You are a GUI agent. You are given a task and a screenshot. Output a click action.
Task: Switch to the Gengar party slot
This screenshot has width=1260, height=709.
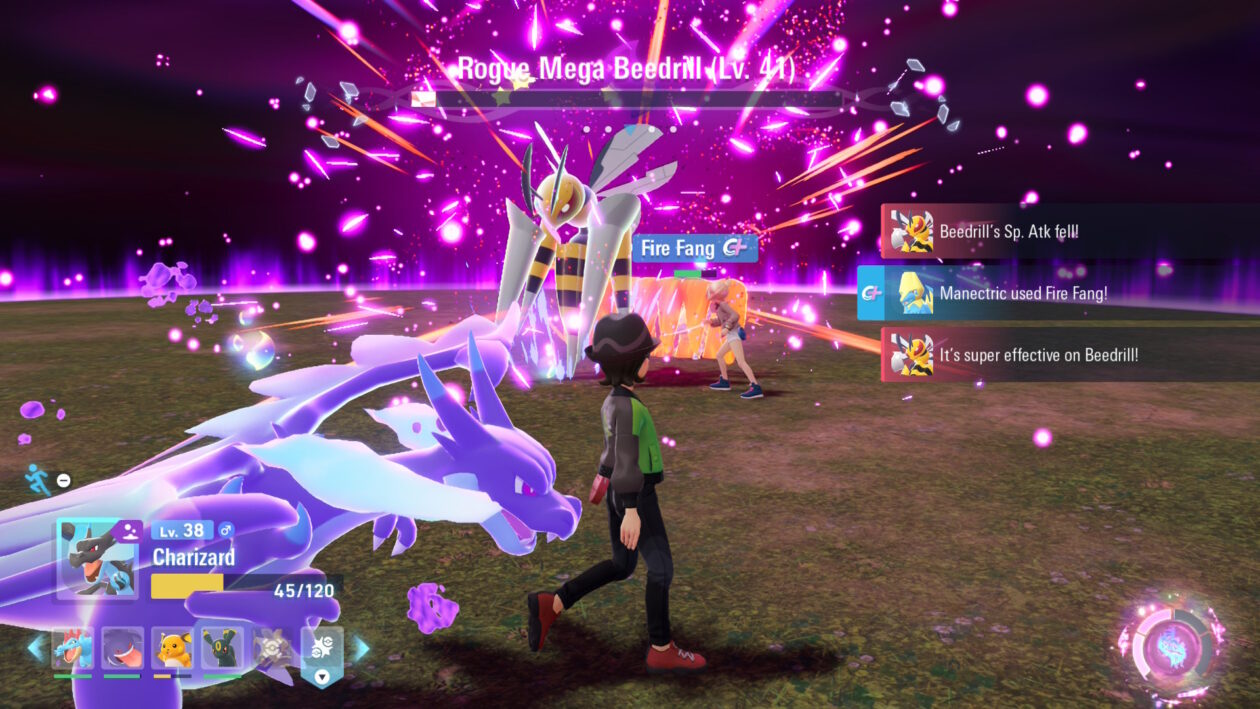point(122,648)
